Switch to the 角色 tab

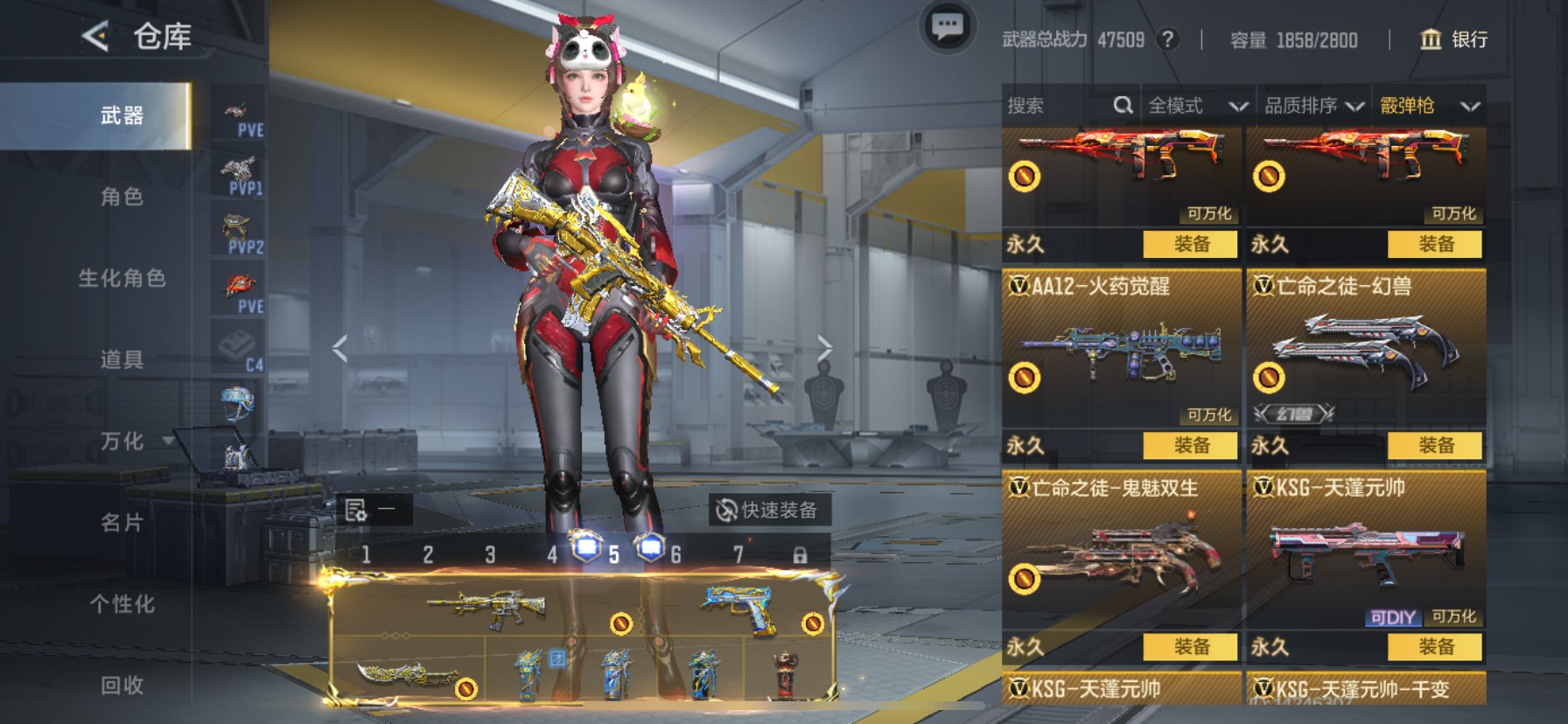pyautogui.click(x=122, y=197)
